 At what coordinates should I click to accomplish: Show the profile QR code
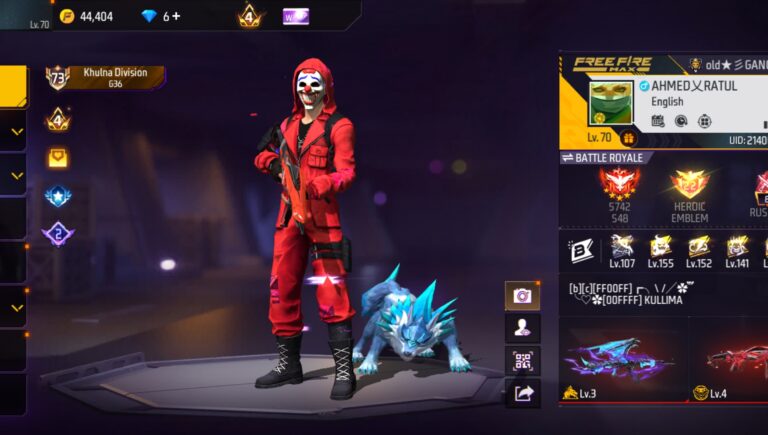pyautogui.click(x=522, y=361)
